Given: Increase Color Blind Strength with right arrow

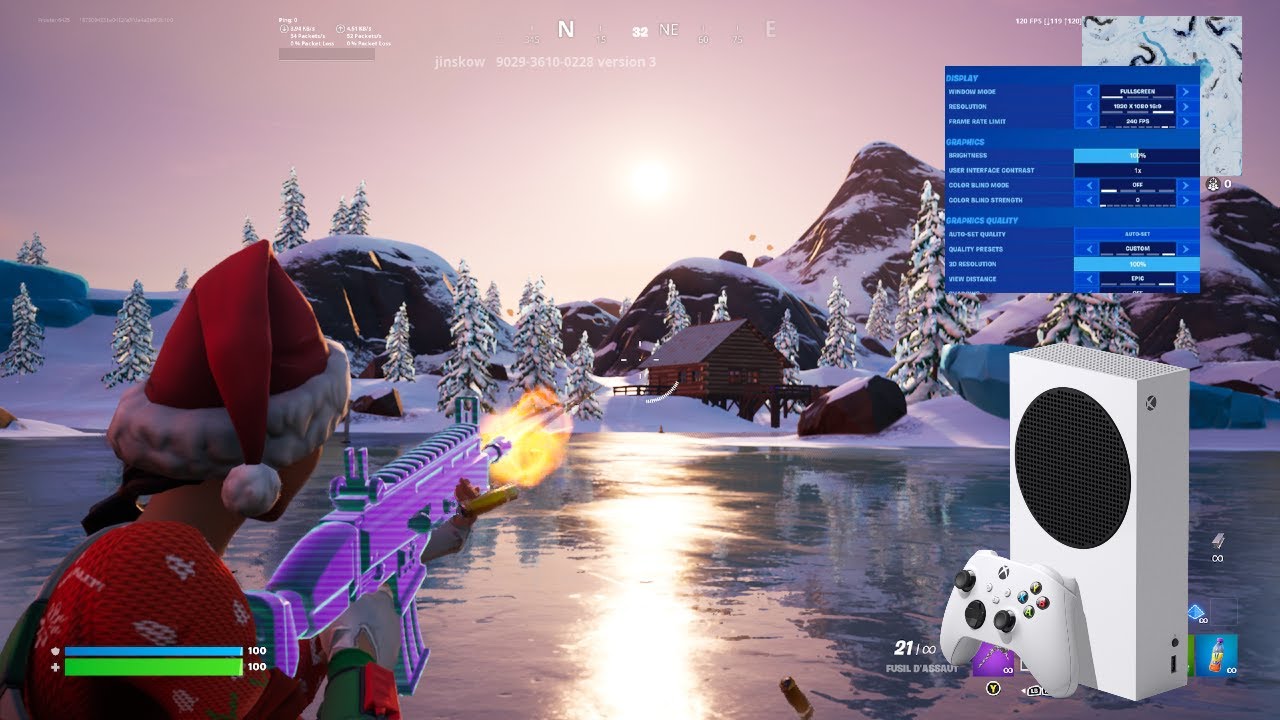Looking at the screenshot, I should click(1187, 200).
